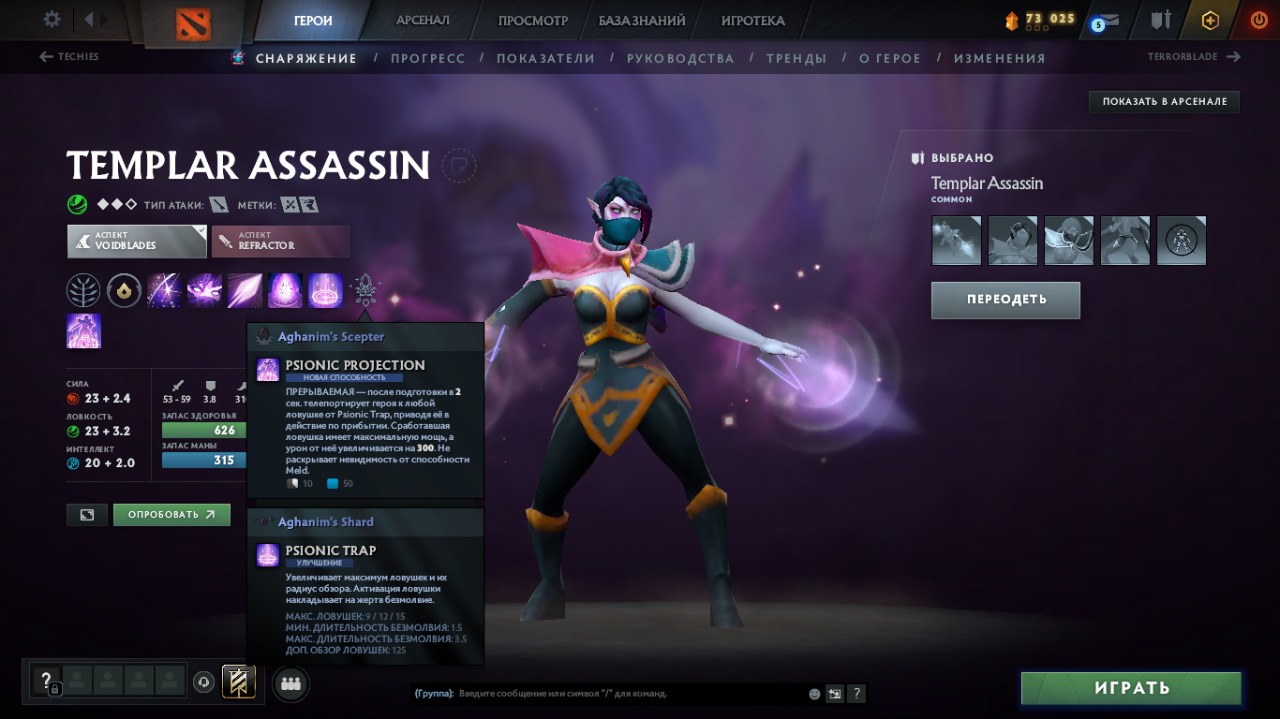
Task: Switch to the ТРЕНДЫ section
Action: point(796,58)
